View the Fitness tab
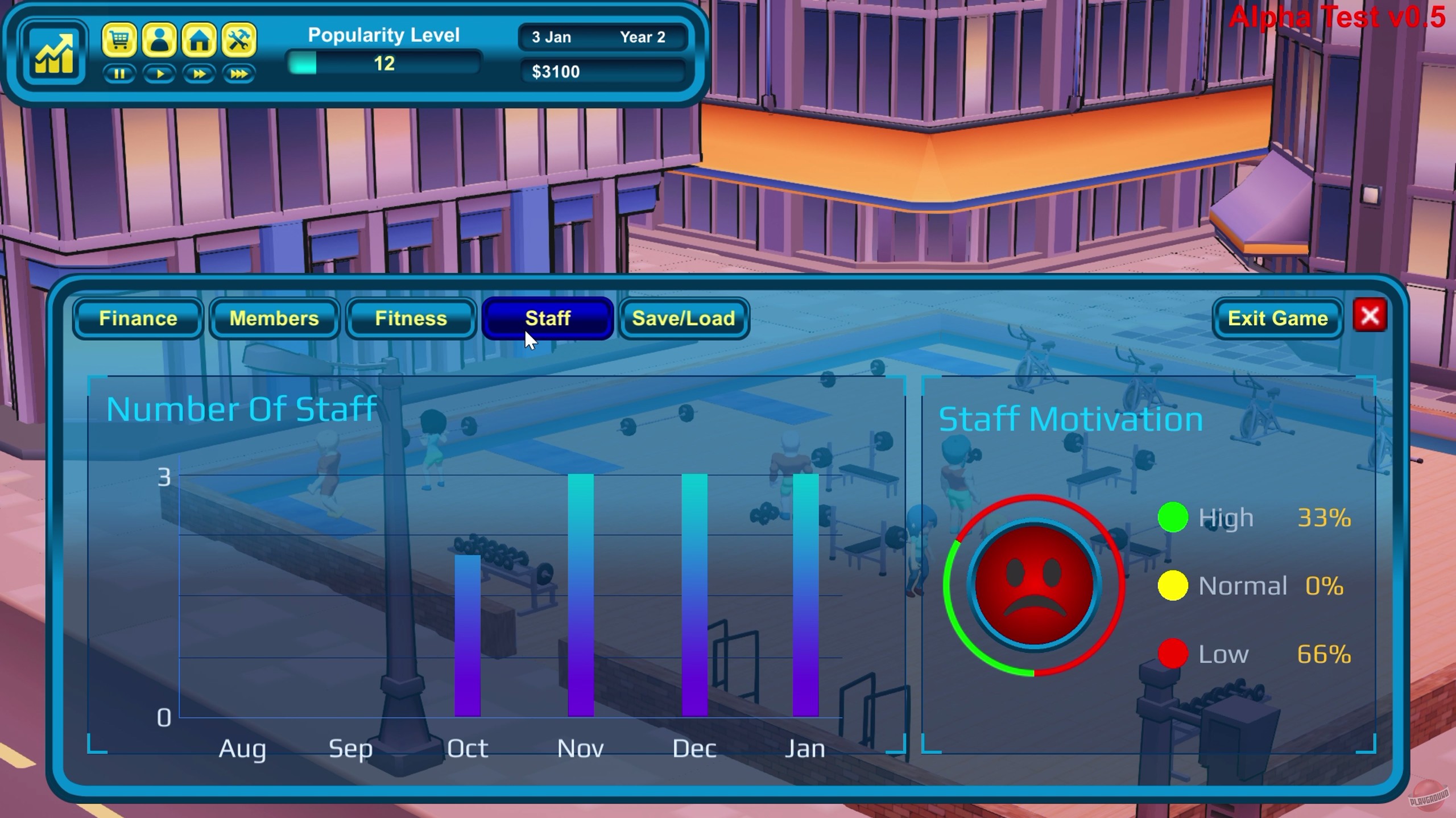 point(411,319)
